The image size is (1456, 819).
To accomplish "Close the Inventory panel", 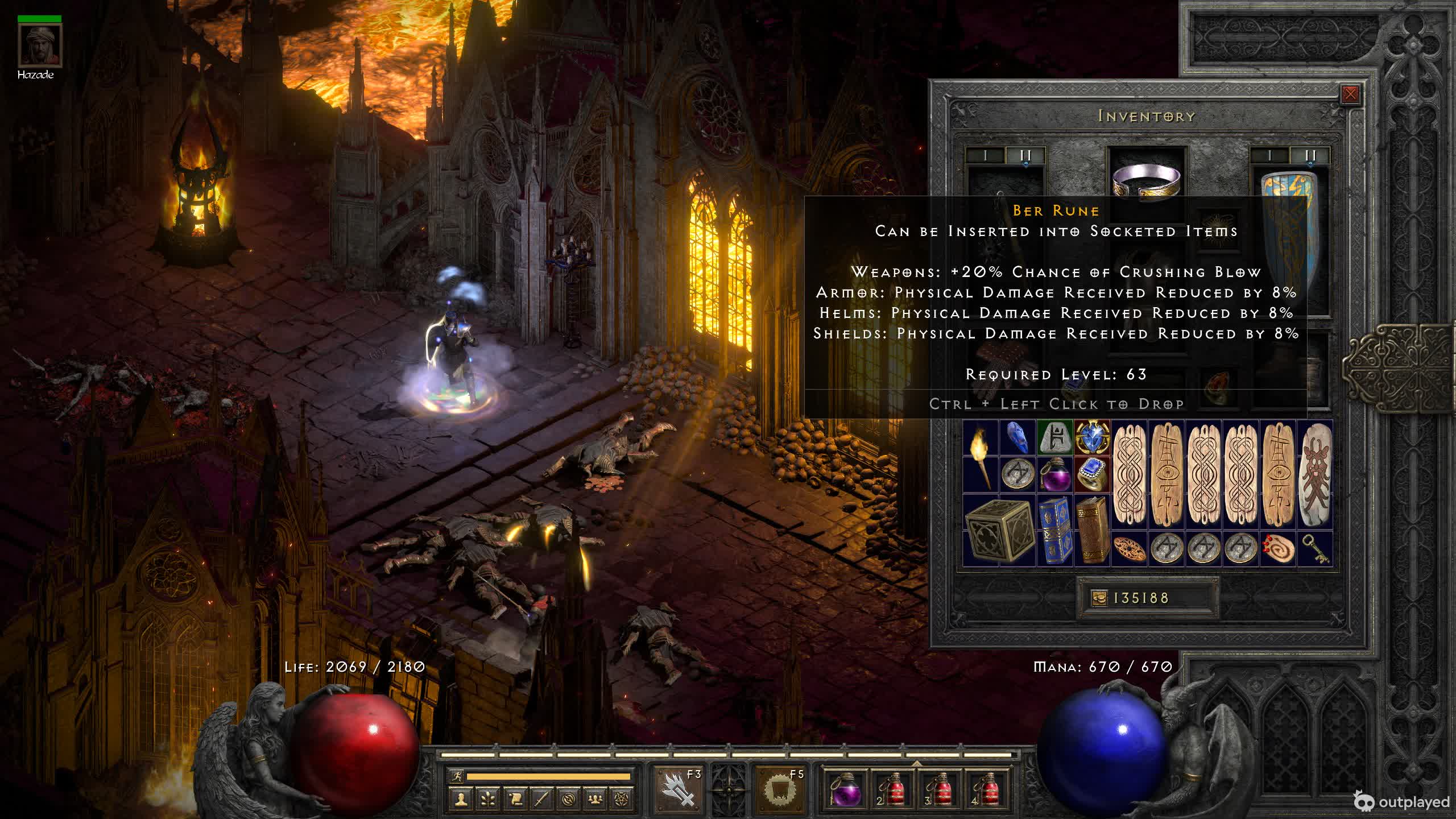I will 1350,94.
